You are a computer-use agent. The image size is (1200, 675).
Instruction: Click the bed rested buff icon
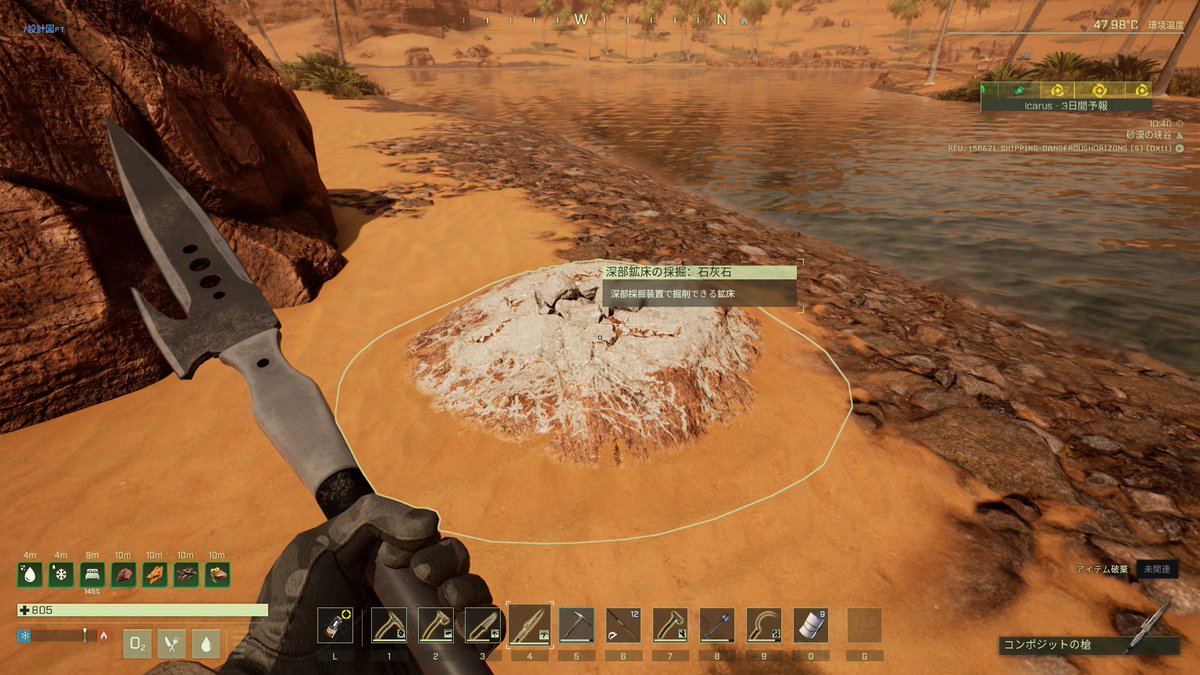[92, 575]
